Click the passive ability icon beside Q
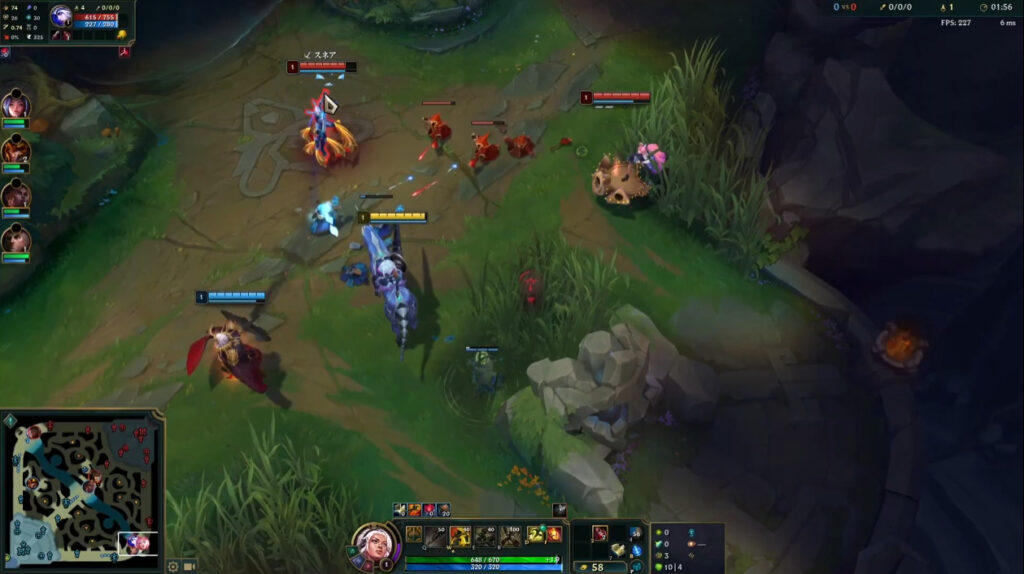 click(413, 535)
